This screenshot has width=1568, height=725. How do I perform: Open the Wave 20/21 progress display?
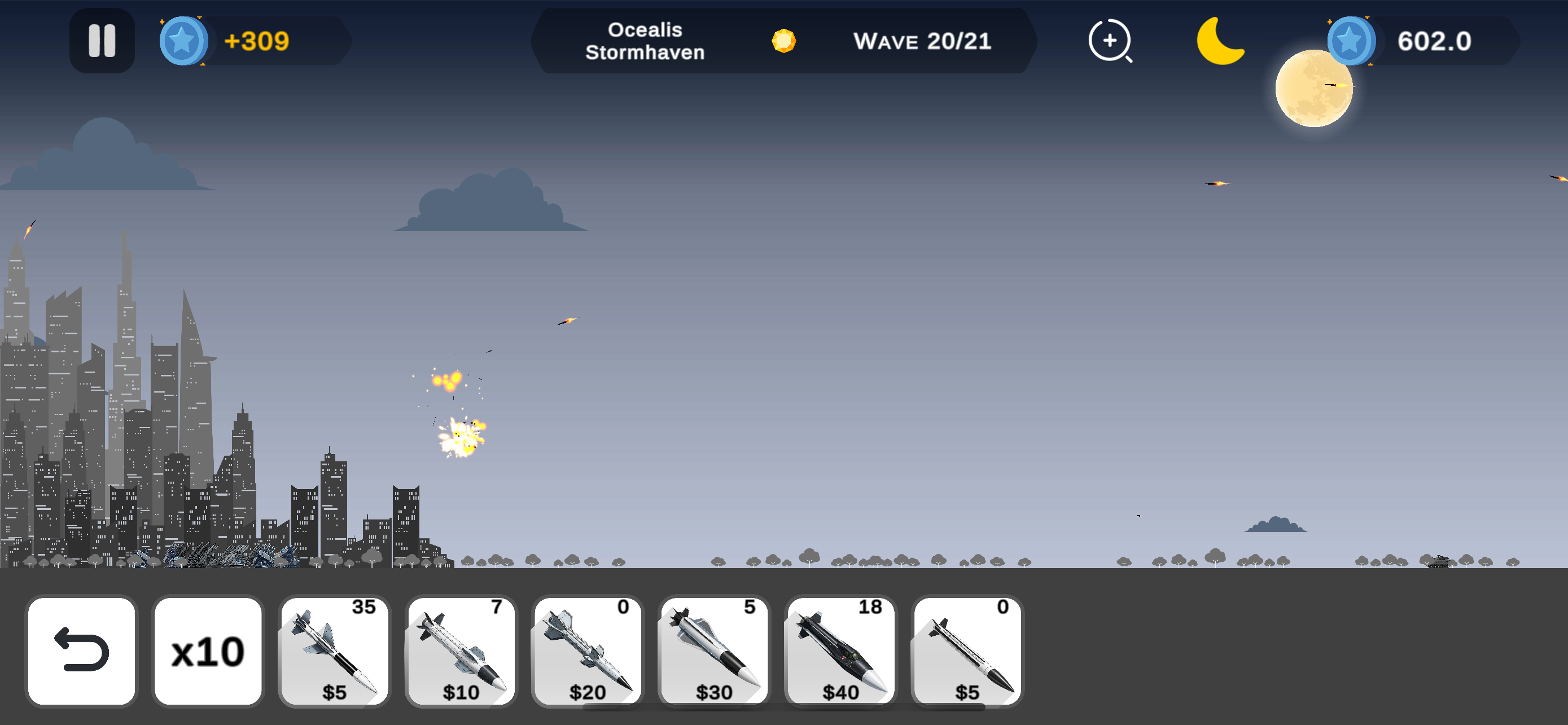point(923,41)
